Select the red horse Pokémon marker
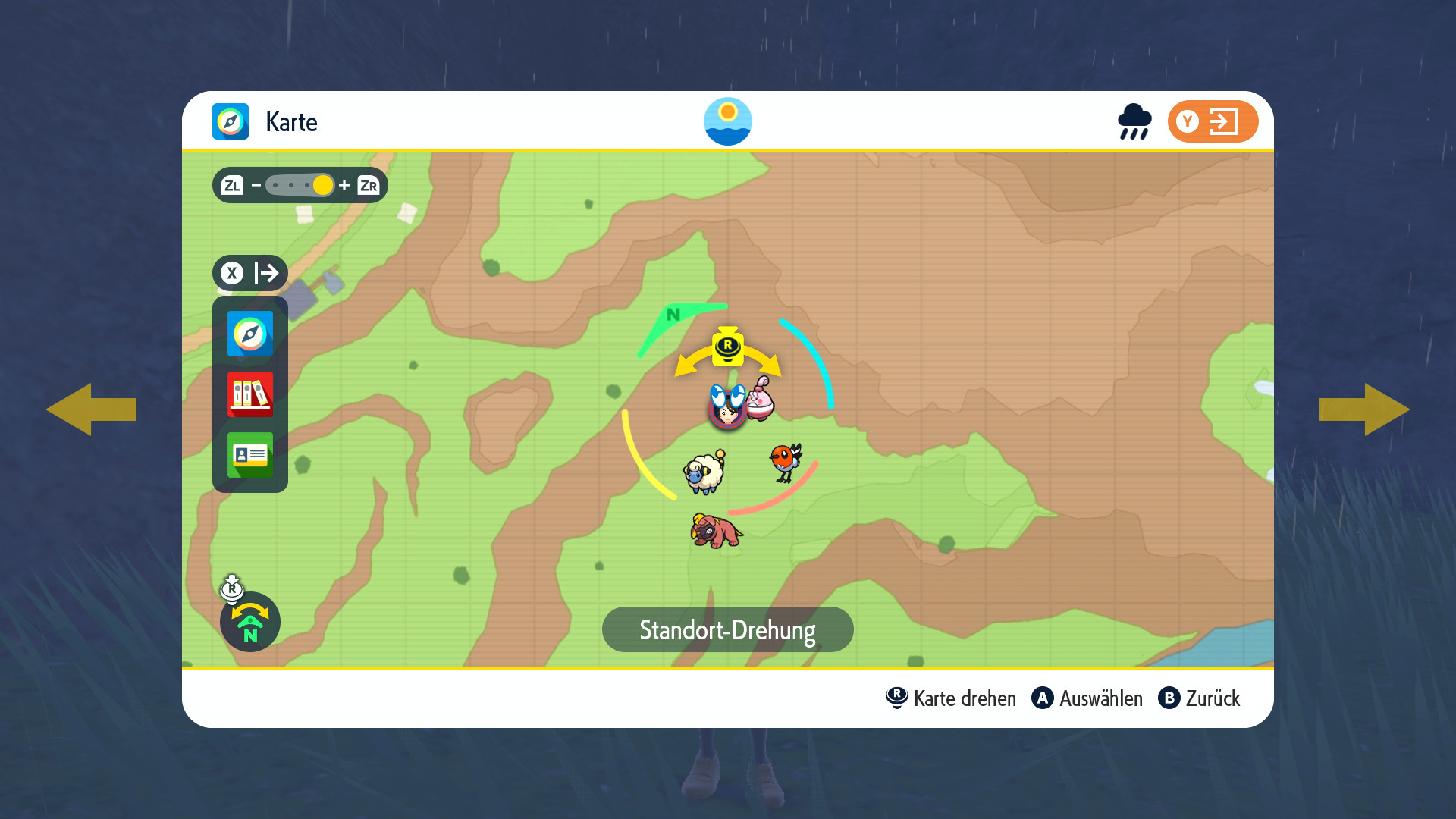This screenshot has width=1456, height=819. pyautogui.click(x=716, y=530)
